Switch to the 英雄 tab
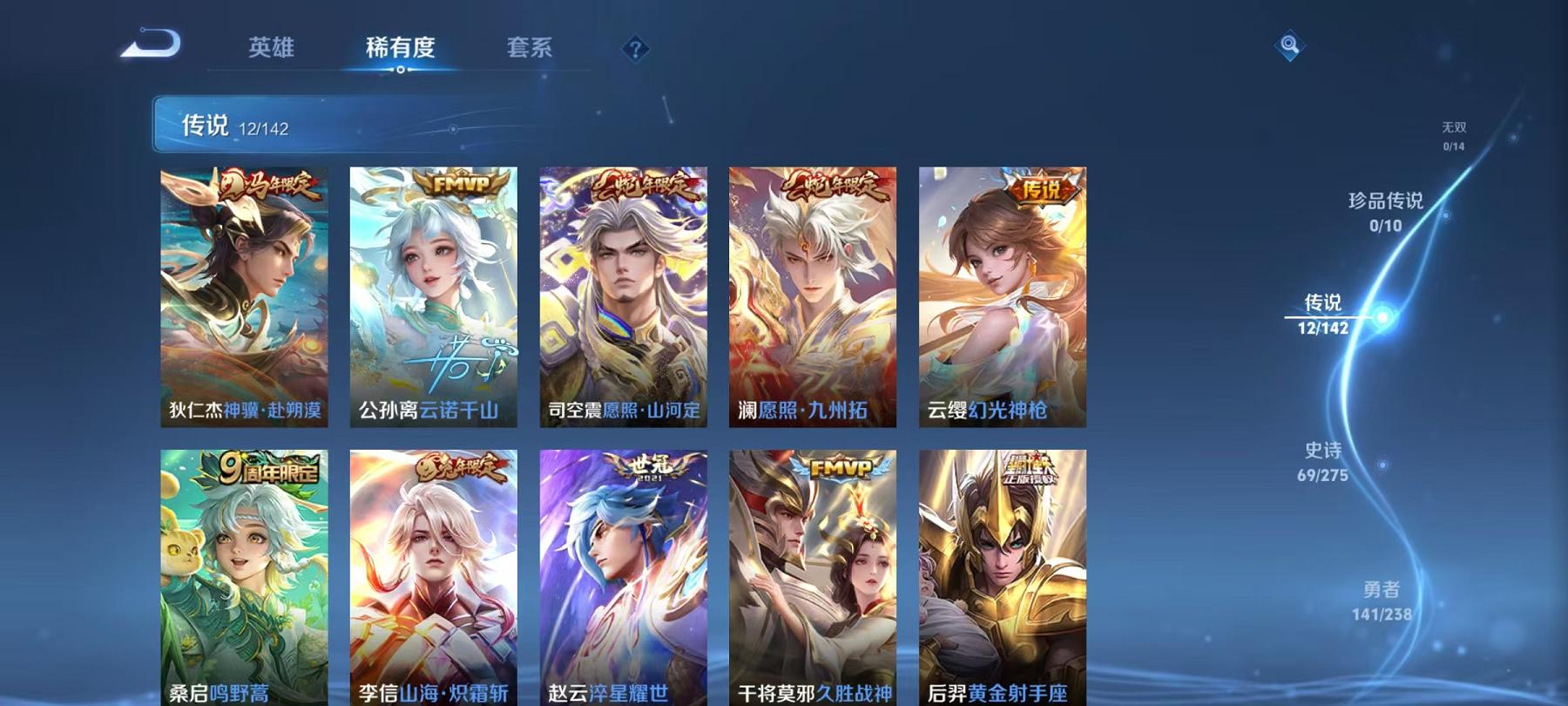Viewport: 1568px width, 706px height. 271,50
